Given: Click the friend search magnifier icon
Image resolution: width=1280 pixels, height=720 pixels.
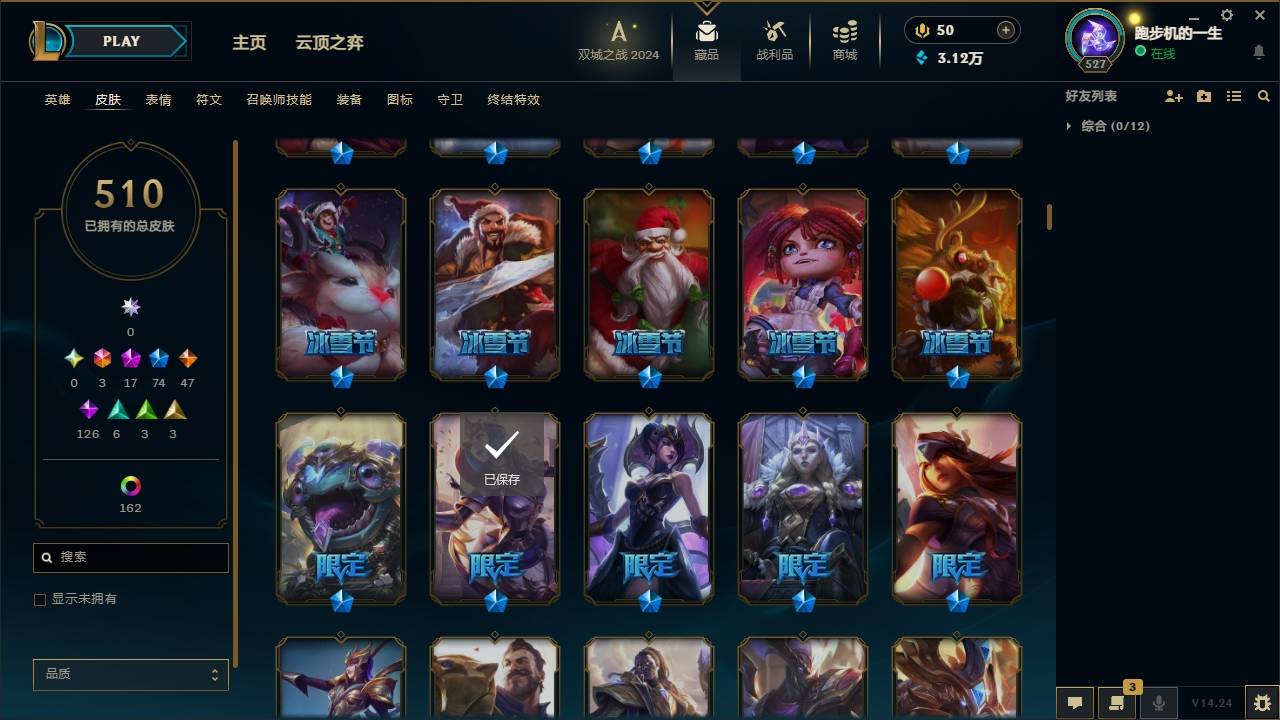Looking at the screenshot, I should [x=1264, y=96].
